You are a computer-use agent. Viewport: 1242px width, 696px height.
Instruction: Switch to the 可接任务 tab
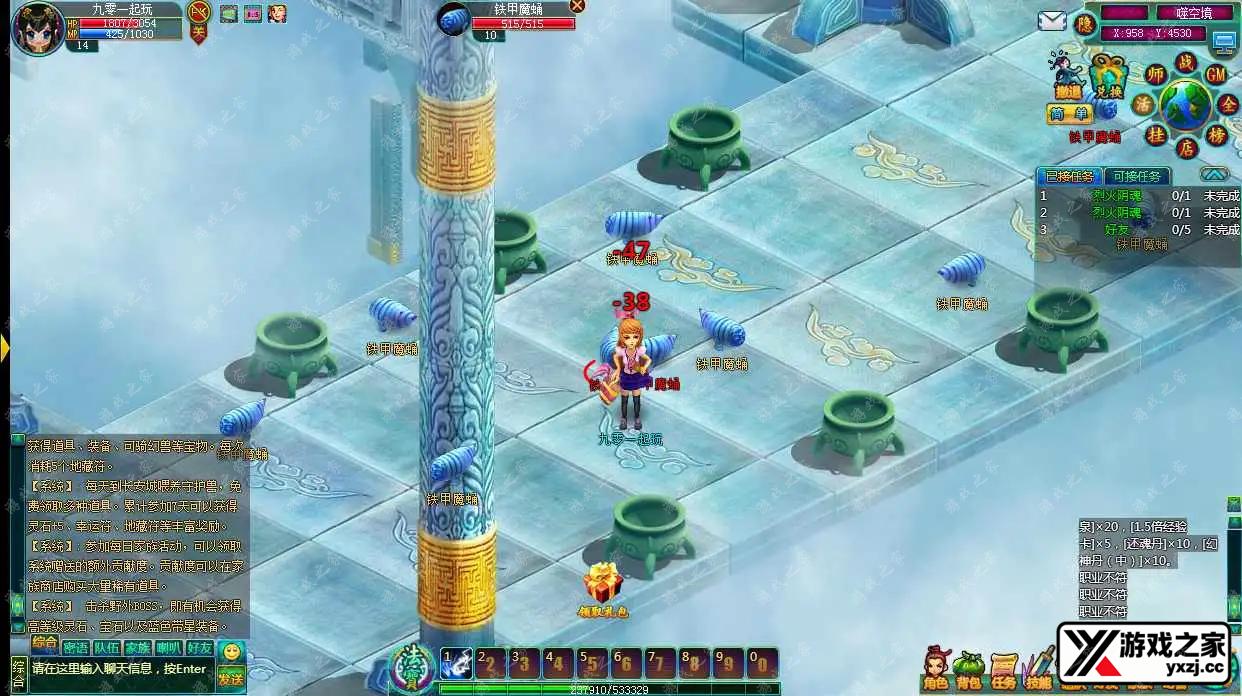pos(1138,176)
